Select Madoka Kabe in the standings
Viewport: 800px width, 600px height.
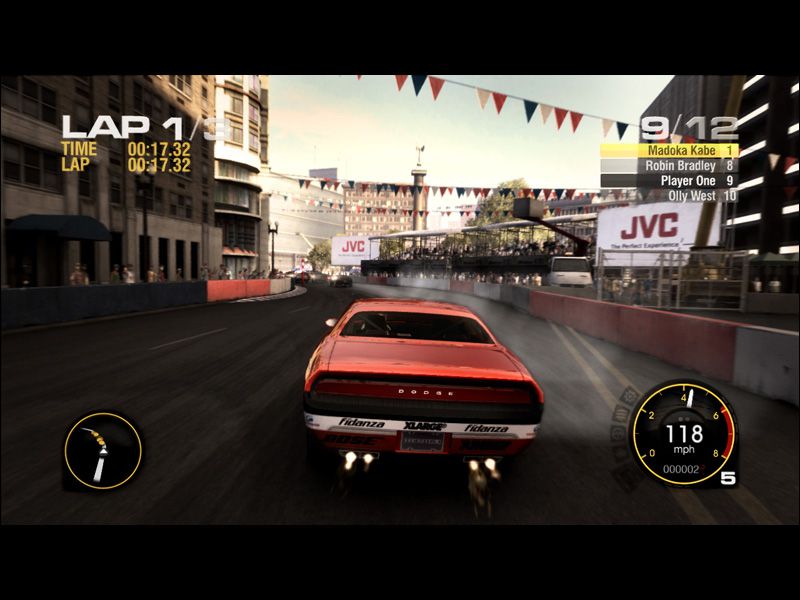click(669, 150)
